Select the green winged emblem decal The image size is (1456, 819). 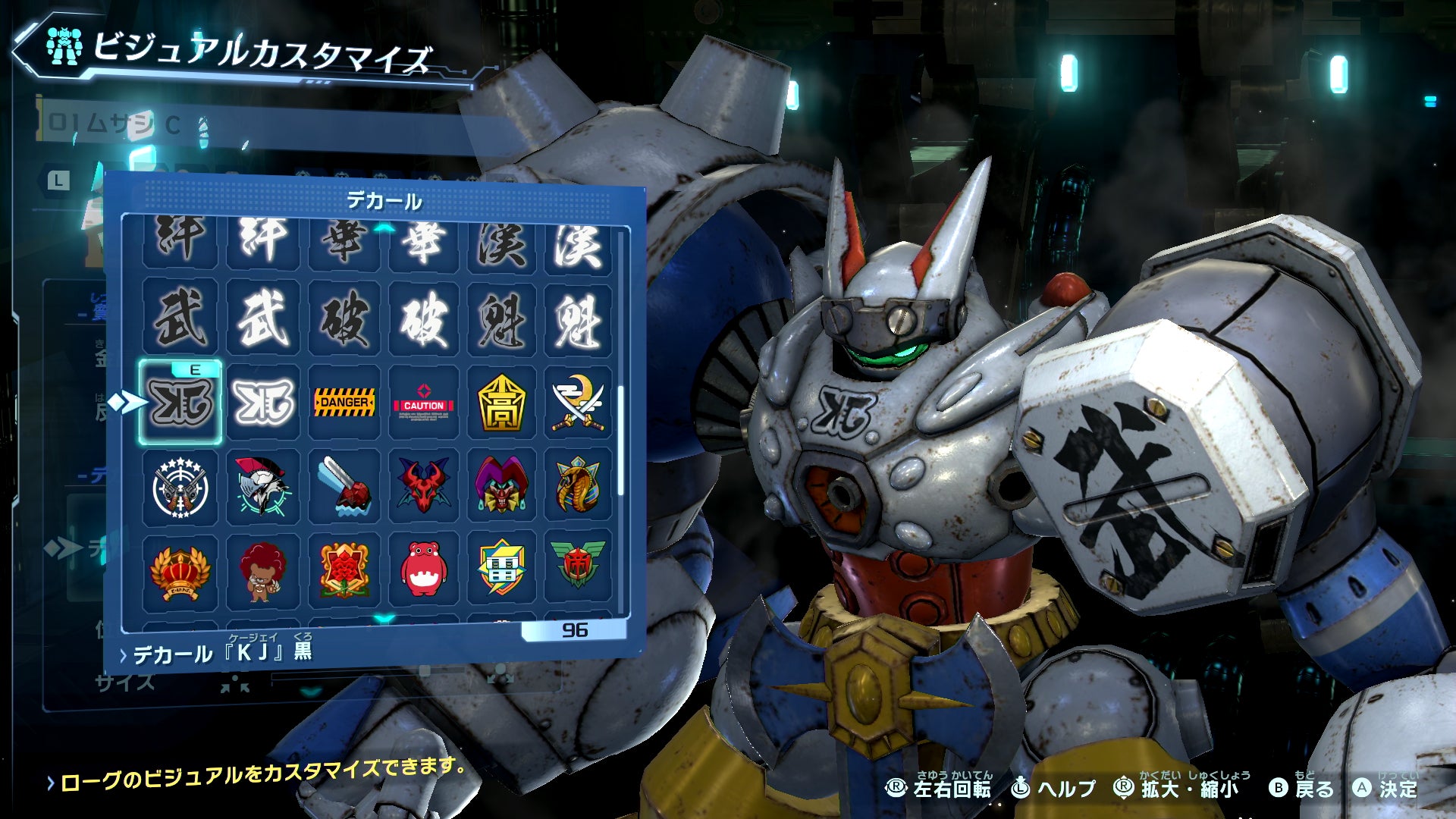[578, 571]
